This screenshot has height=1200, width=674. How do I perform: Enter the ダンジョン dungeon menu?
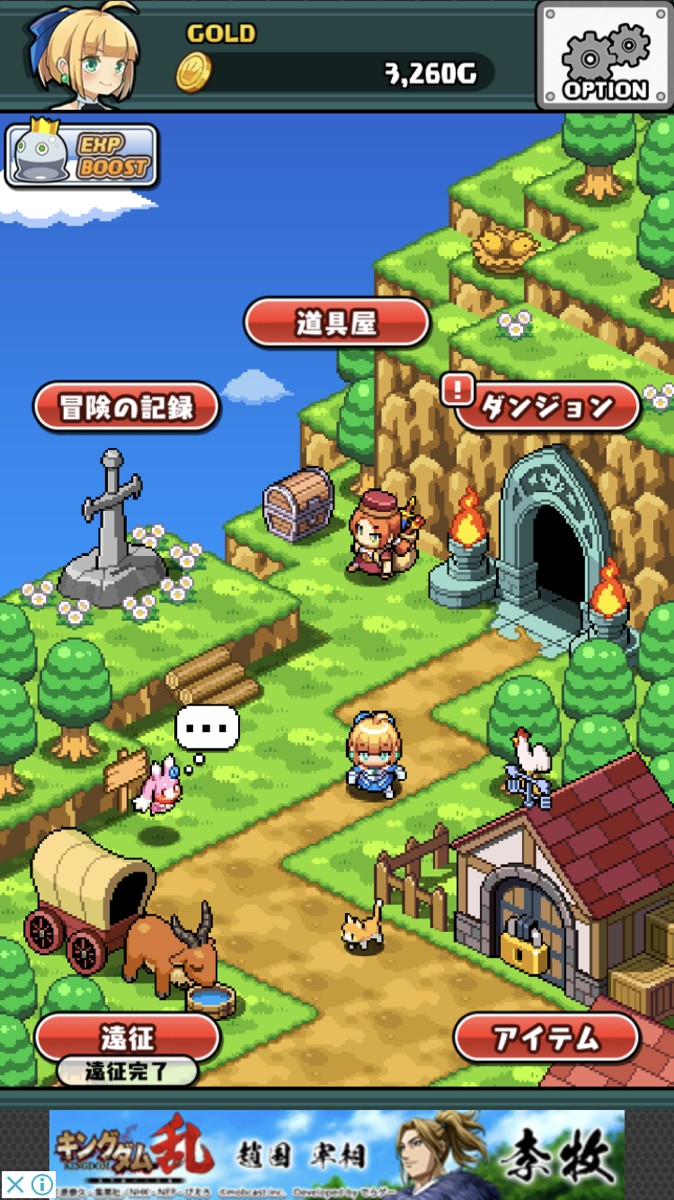click(x=546, y=406)
